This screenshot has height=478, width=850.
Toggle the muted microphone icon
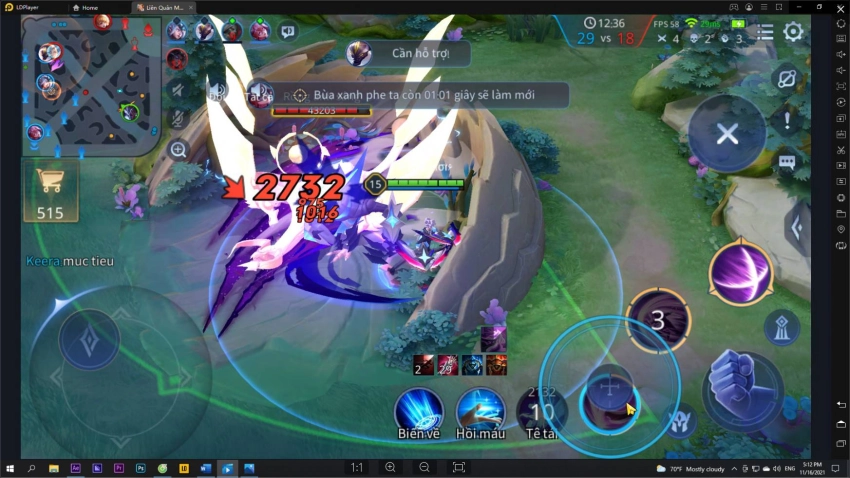[178, 118]
